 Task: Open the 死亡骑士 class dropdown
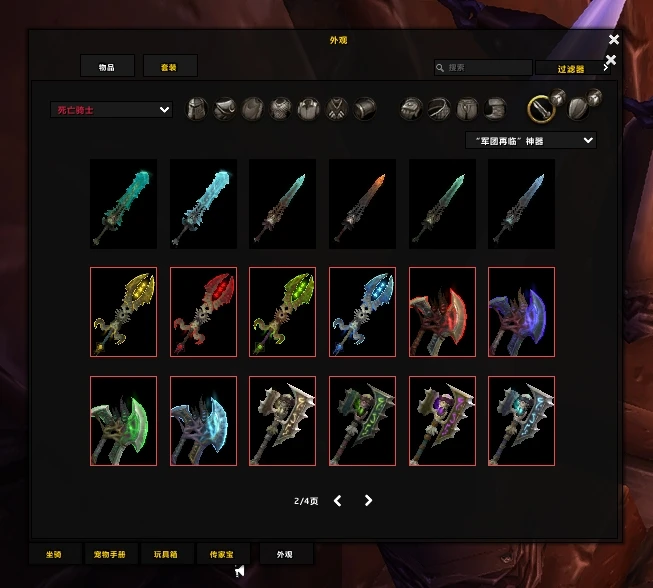click(x=112, y=110)
